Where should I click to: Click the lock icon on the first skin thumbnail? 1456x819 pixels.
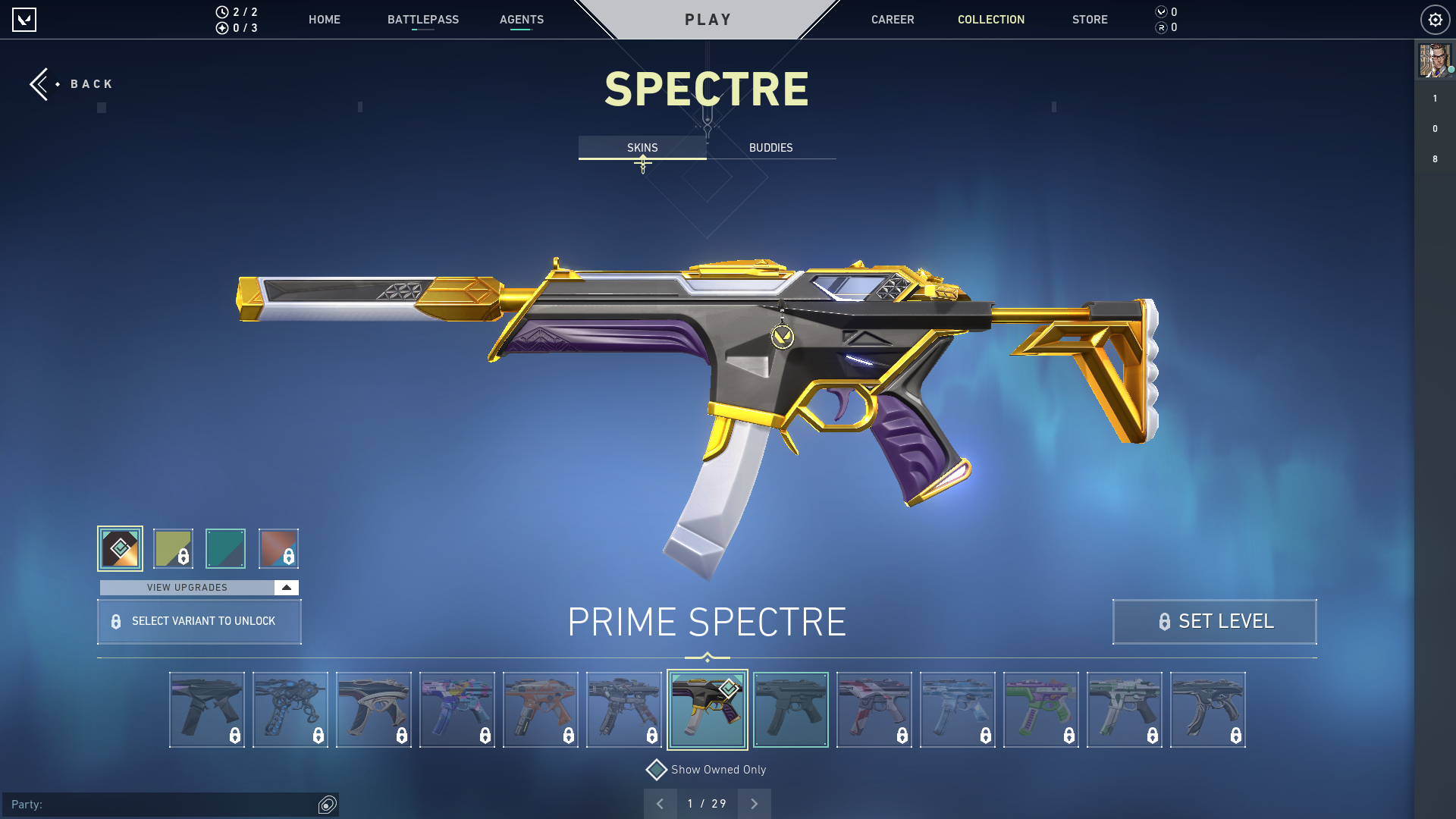pyautogui.click(x=235, y=735)
